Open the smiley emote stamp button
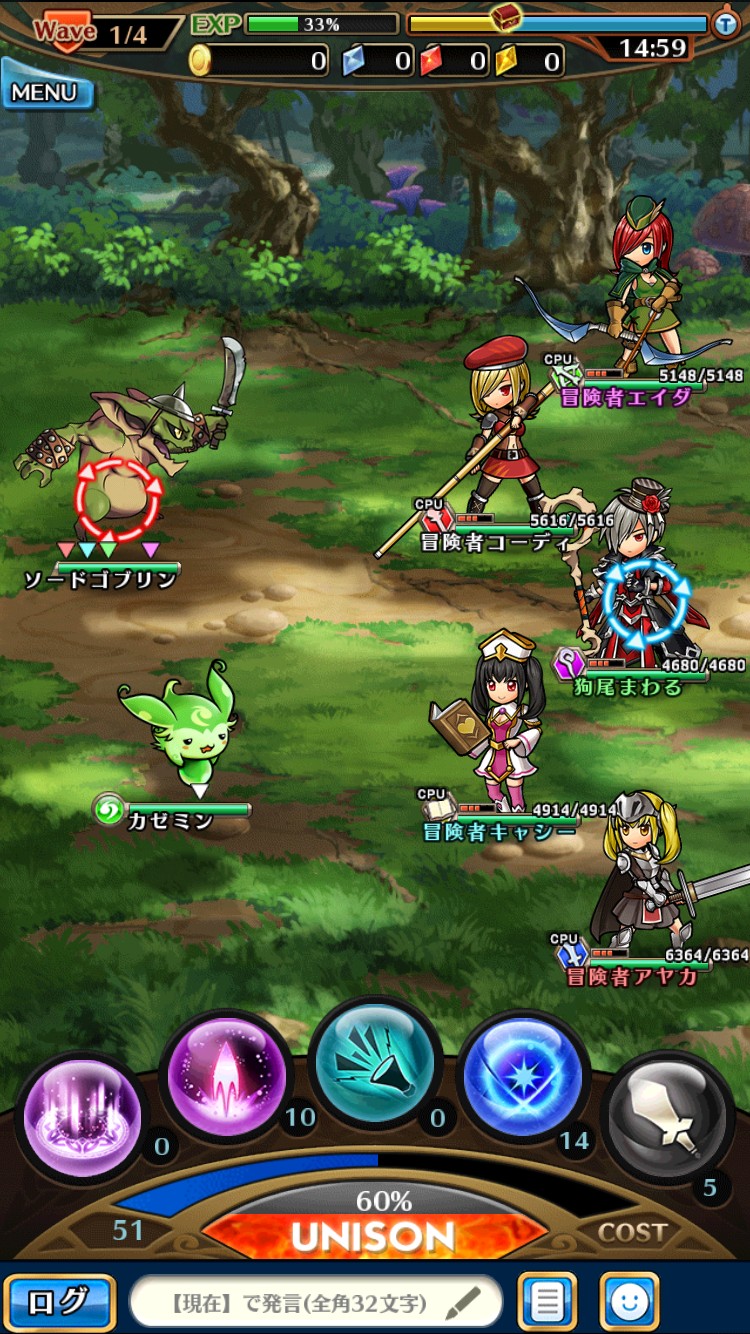The height and width of the screenshot is (1334, 750). [629, 1302]
